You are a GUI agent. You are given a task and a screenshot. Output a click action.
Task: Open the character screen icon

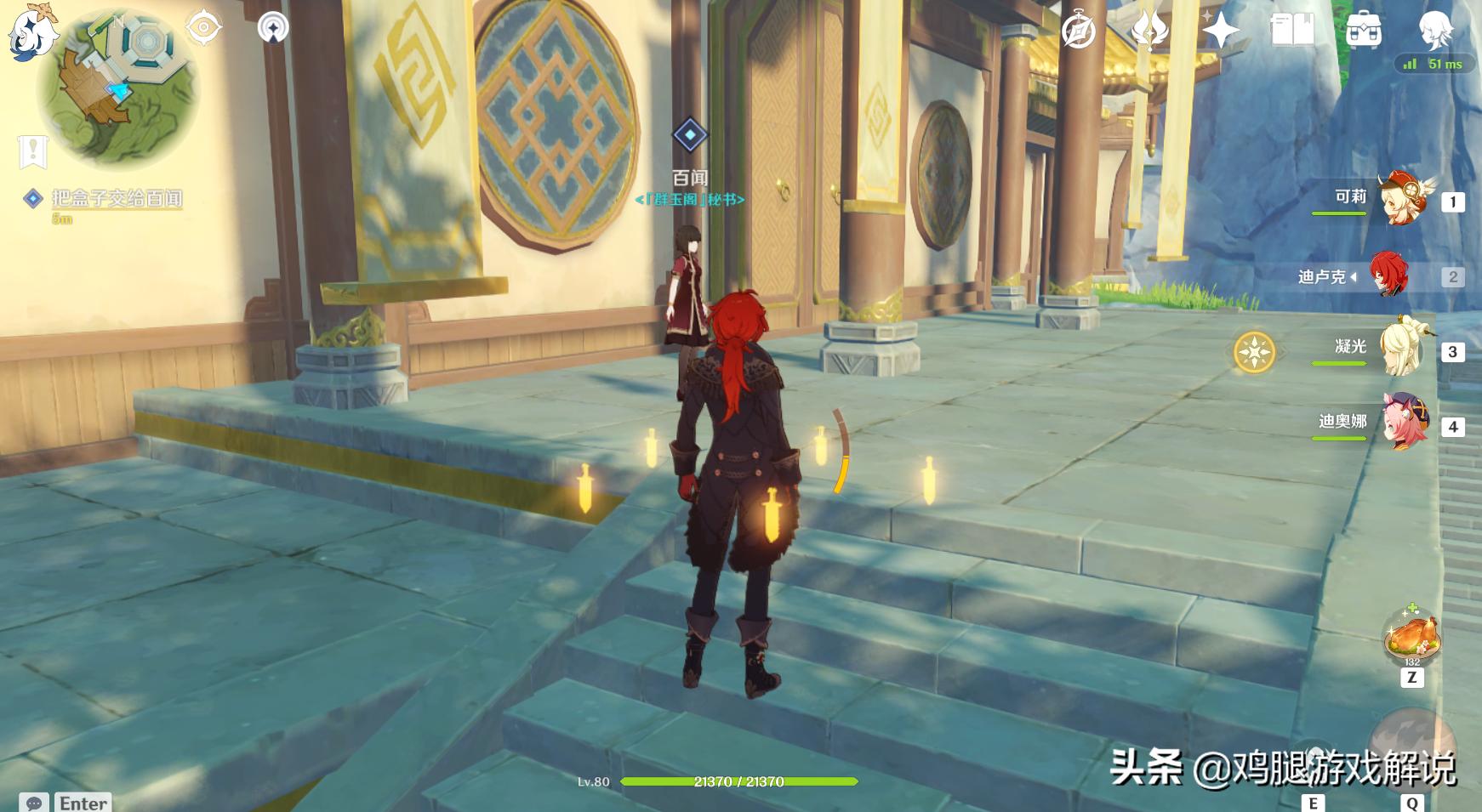[1436, 31]
